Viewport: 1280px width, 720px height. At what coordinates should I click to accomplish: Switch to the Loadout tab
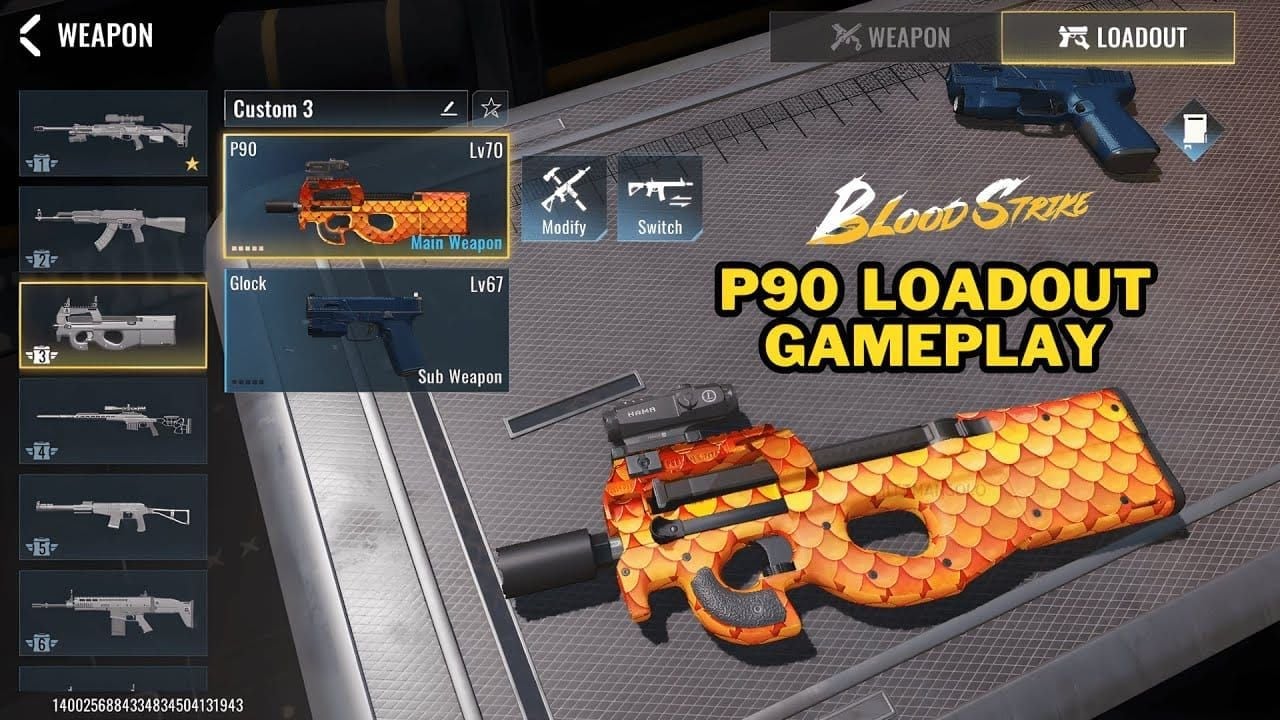pos(1116,38)
